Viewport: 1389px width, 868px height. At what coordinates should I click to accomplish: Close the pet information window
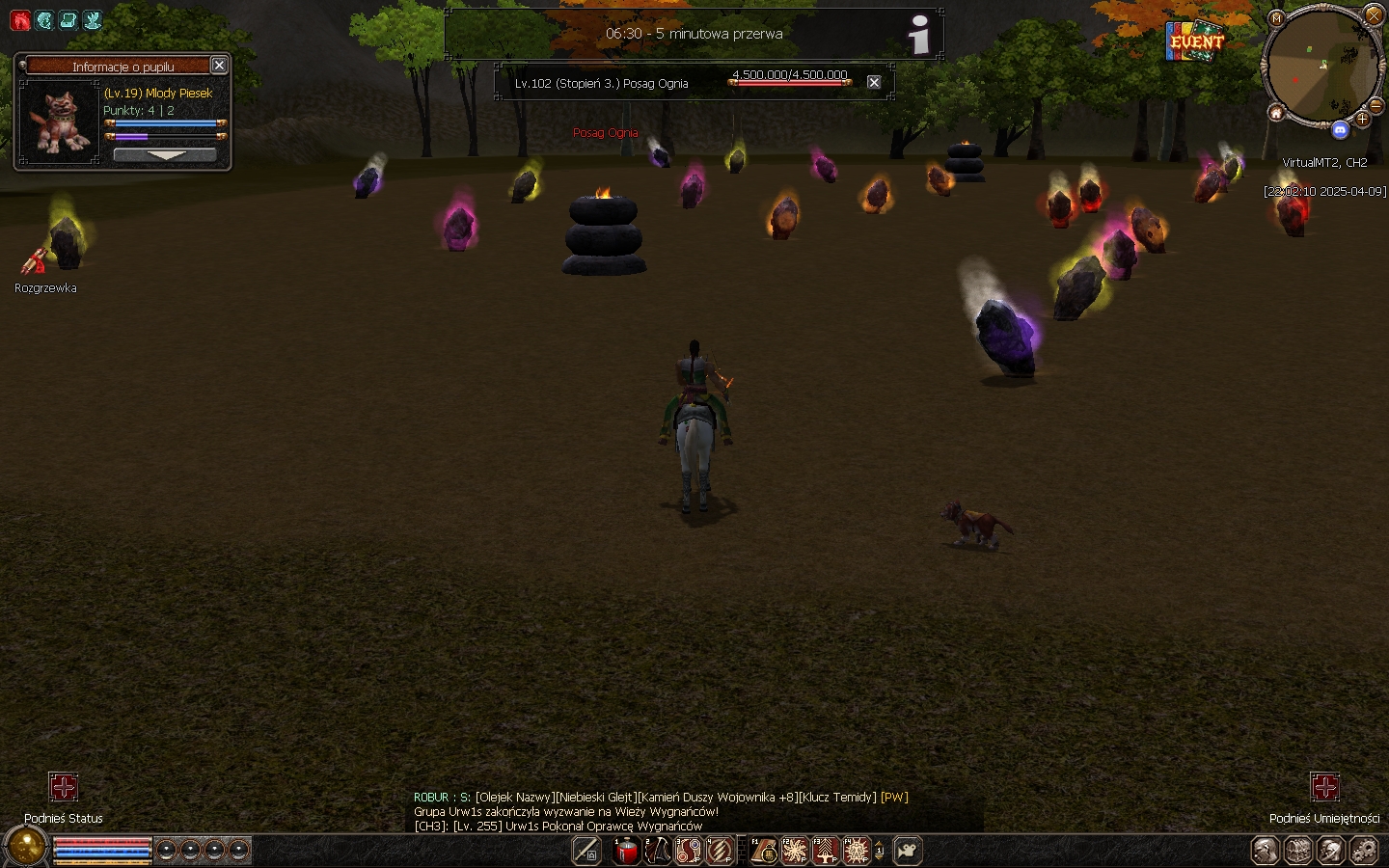219,66
